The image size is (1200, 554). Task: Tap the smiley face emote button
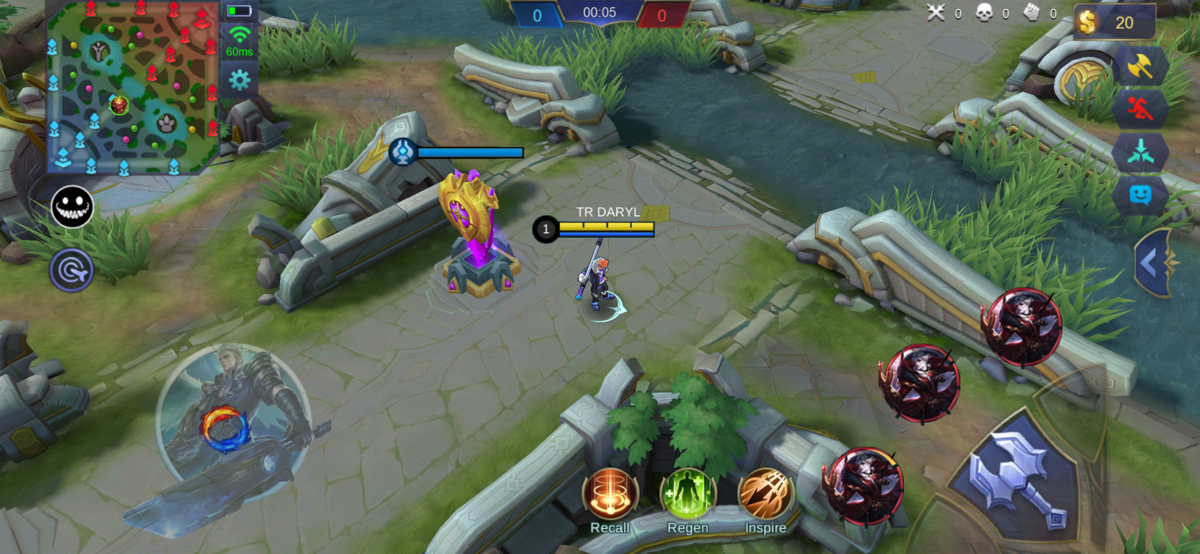click(x=73, y=207)
